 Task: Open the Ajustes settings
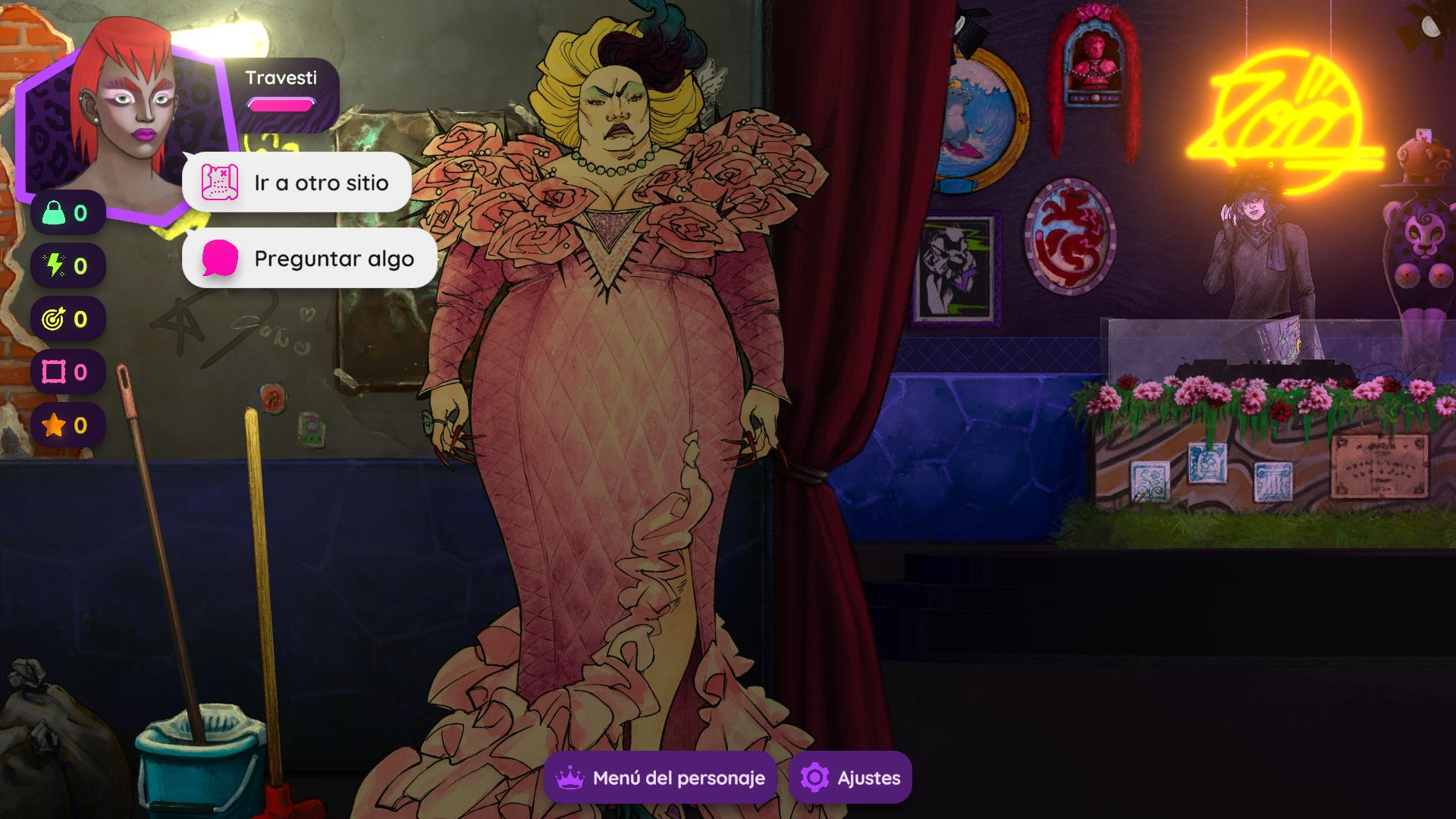click(x=850, y=778)
